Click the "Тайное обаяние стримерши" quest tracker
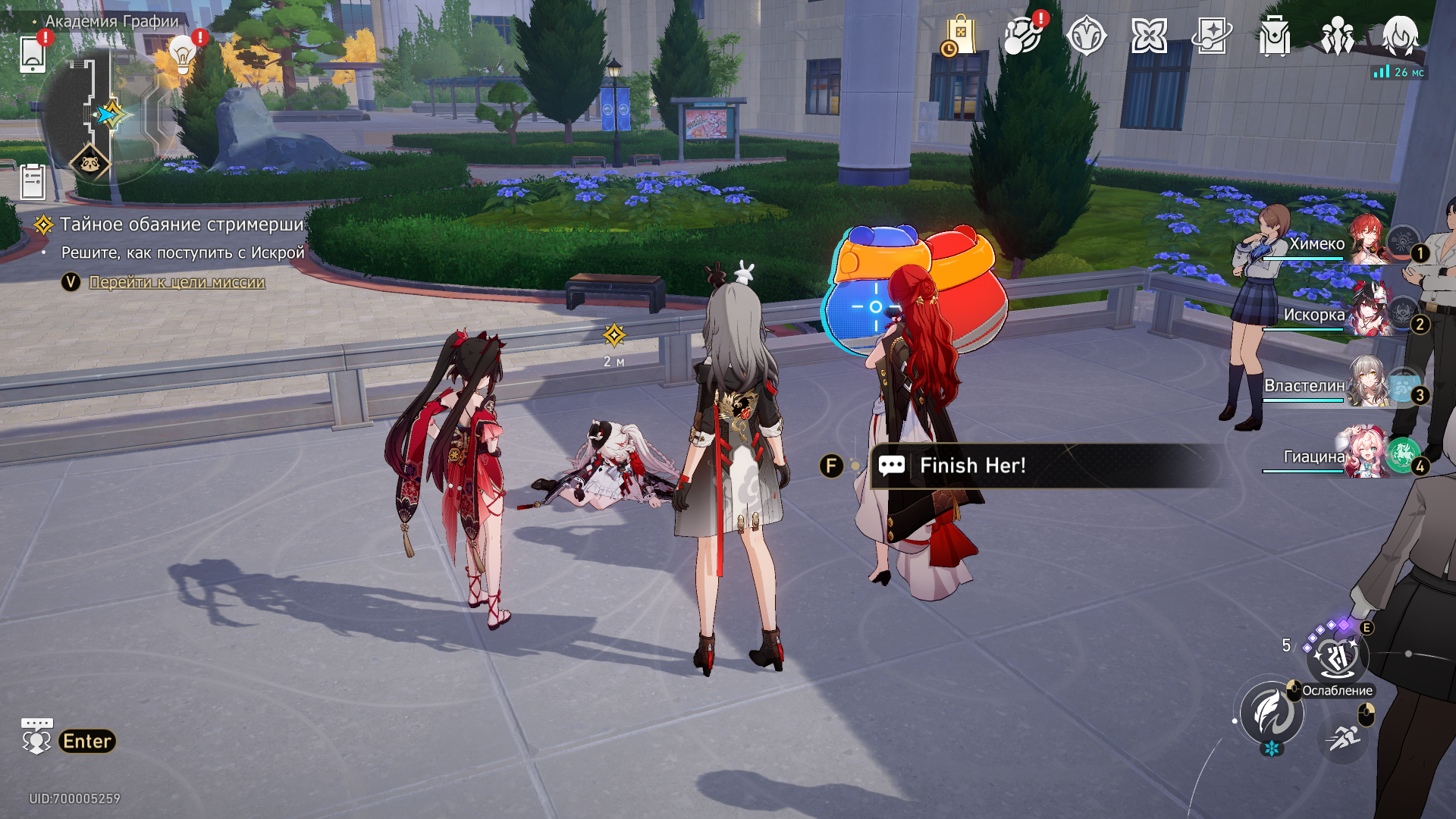This screenshot has height=819, width=1456. 181,224
